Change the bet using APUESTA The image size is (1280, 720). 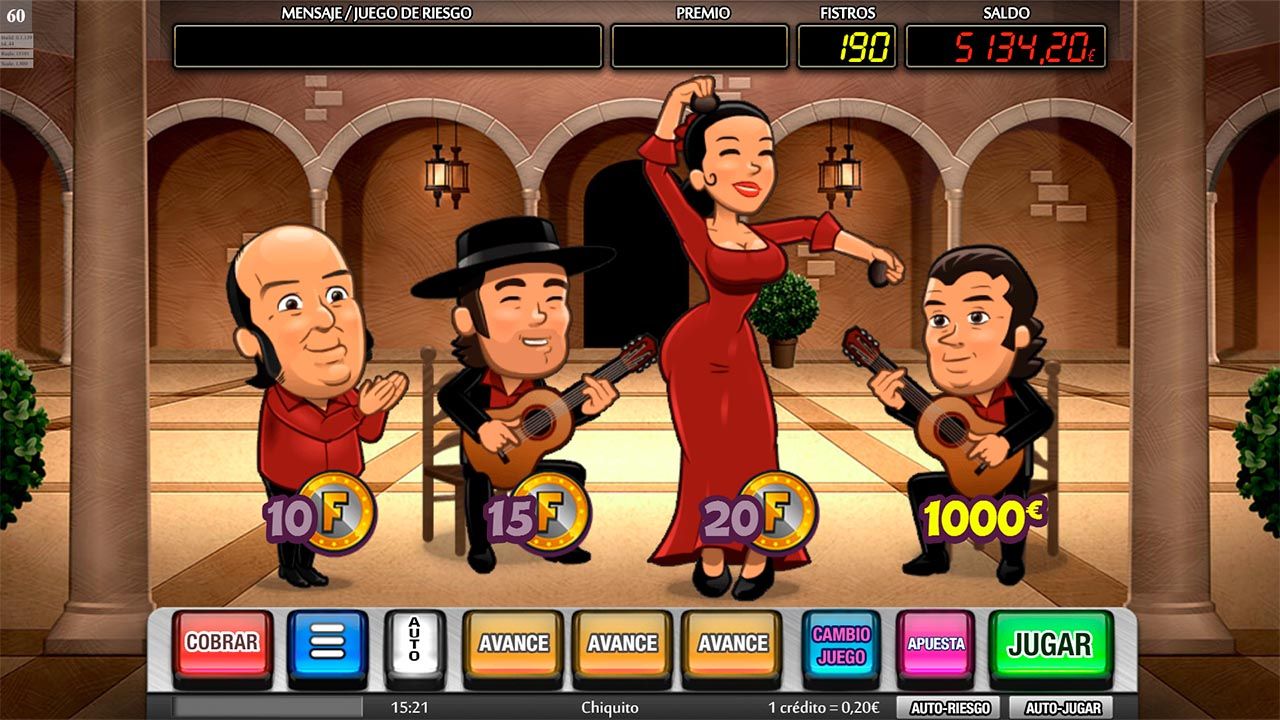[935, 644]
